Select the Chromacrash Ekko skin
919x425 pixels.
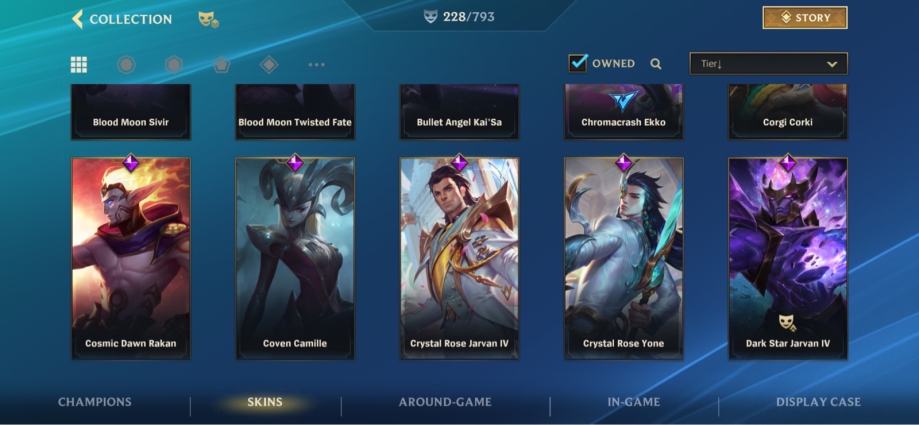(x=623, y=112)
